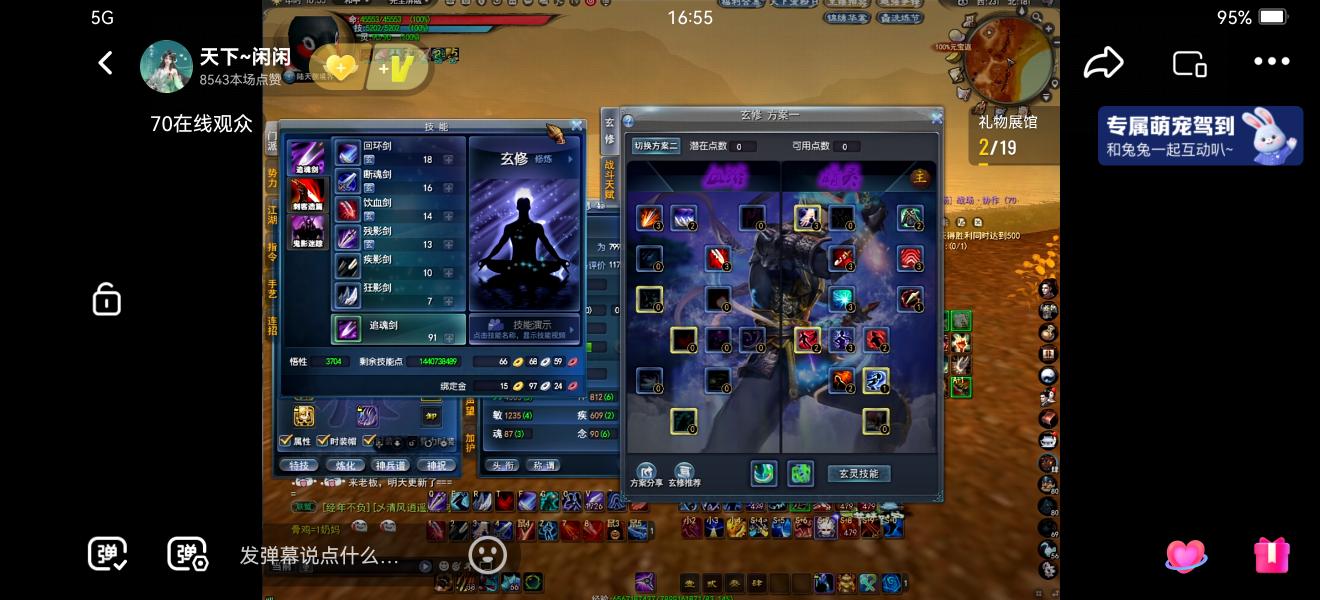Select the 残影剑 skill row
The height and width of the screenshot is (600, 1320).
[x=398, y=237]
